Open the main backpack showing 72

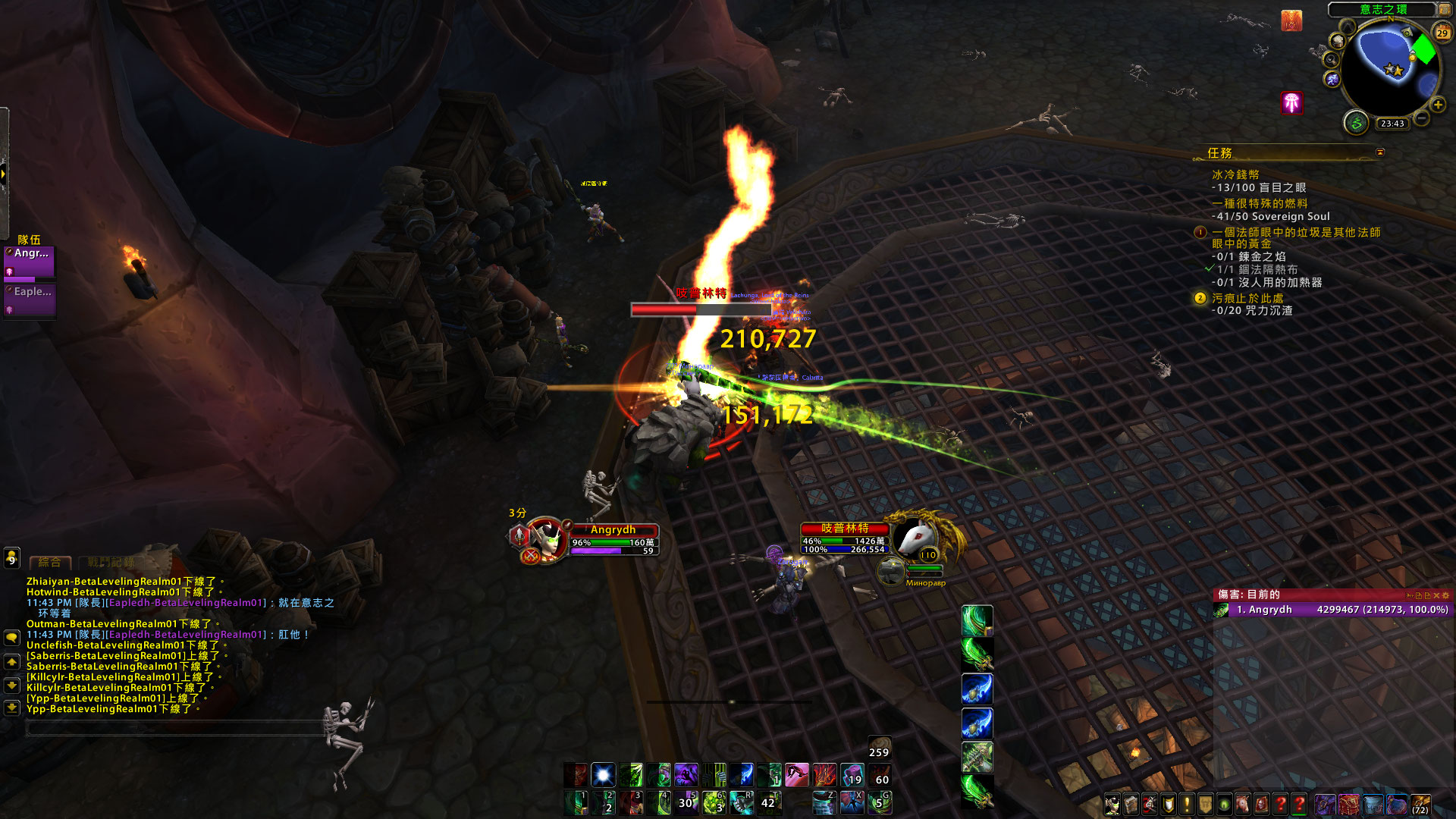coord(1420,804)
